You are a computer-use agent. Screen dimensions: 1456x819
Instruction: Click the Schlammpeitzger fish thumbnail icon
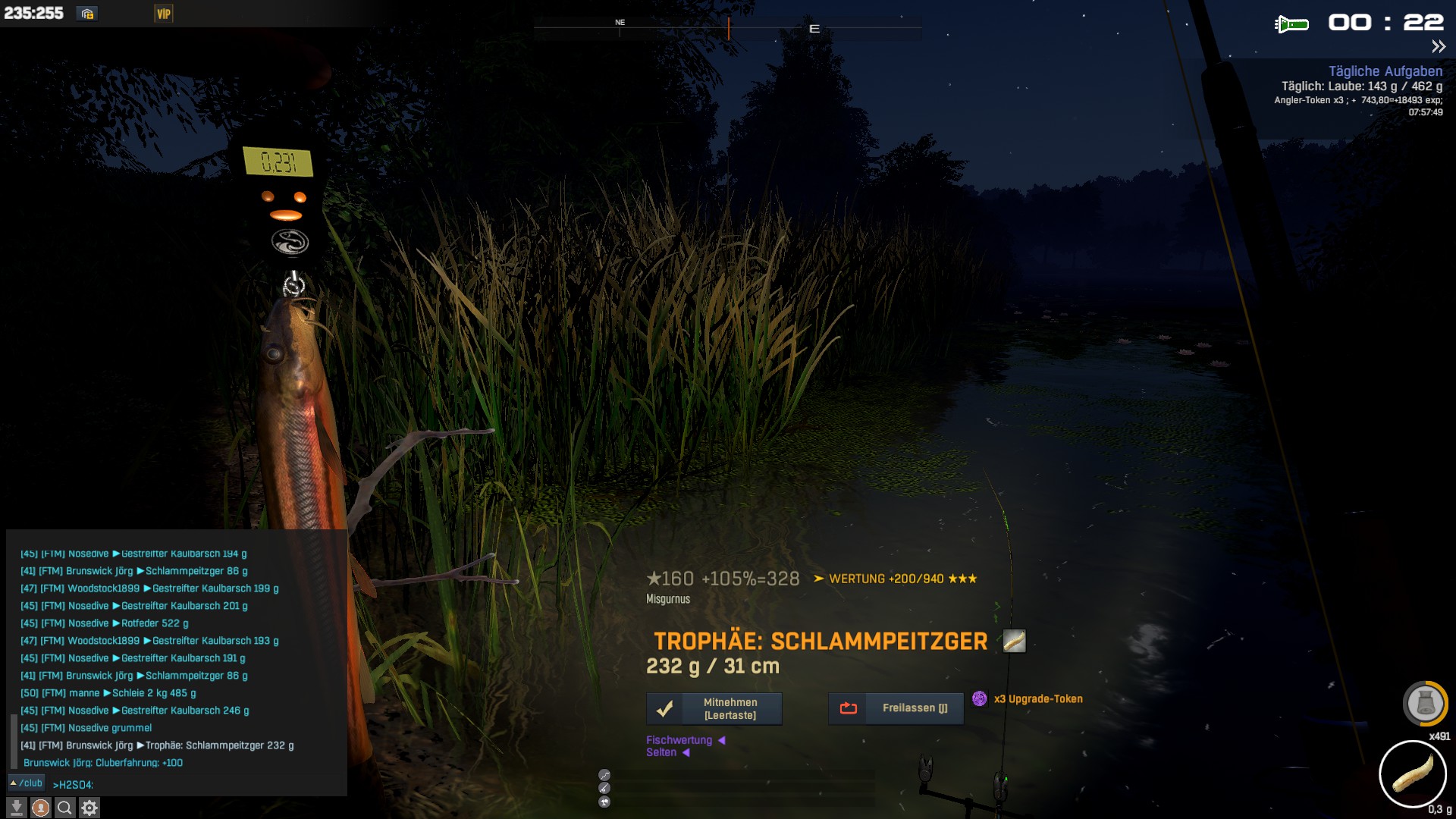click(1014, 642)
